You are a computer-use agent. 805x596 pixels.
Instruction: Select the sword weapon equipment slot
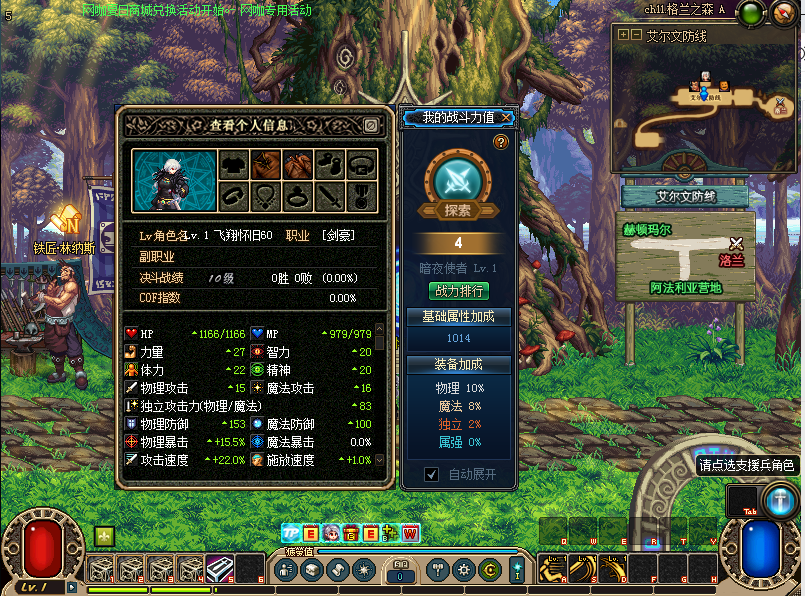[330, 195]
